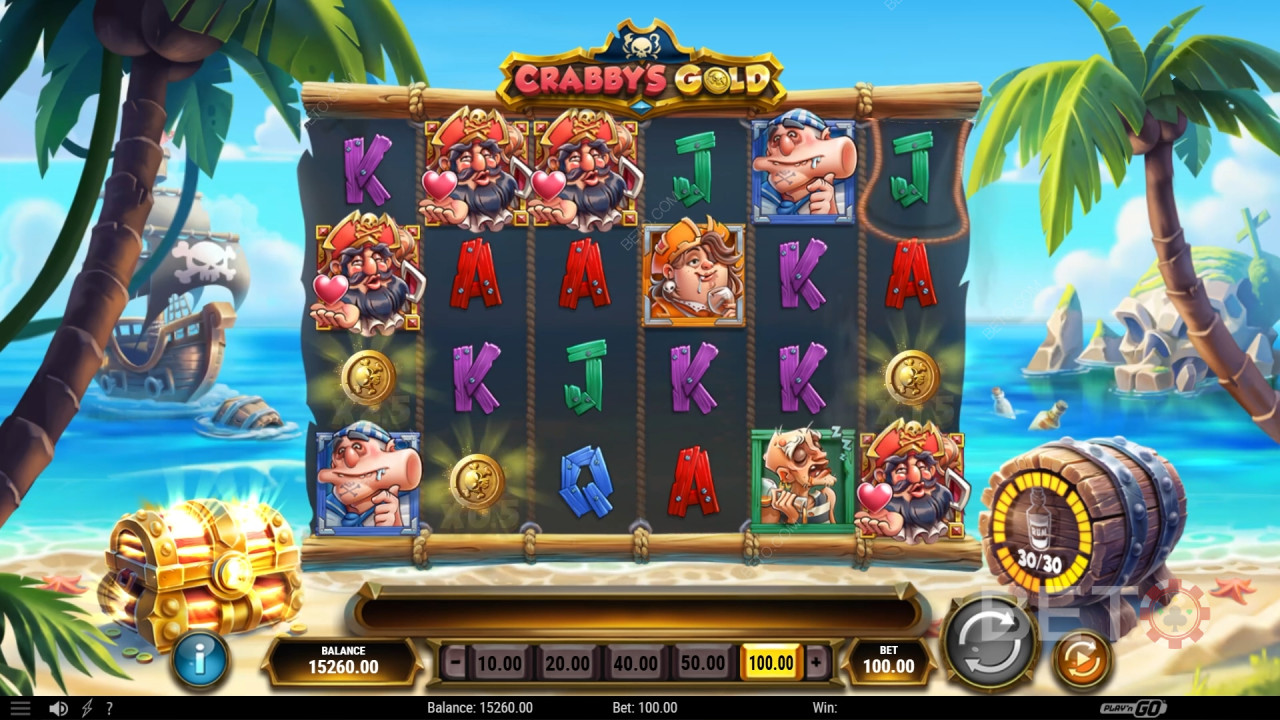1280x720 pixels.
Task: Select the highlighted 100.00 bet value
Action: [771, 662]
